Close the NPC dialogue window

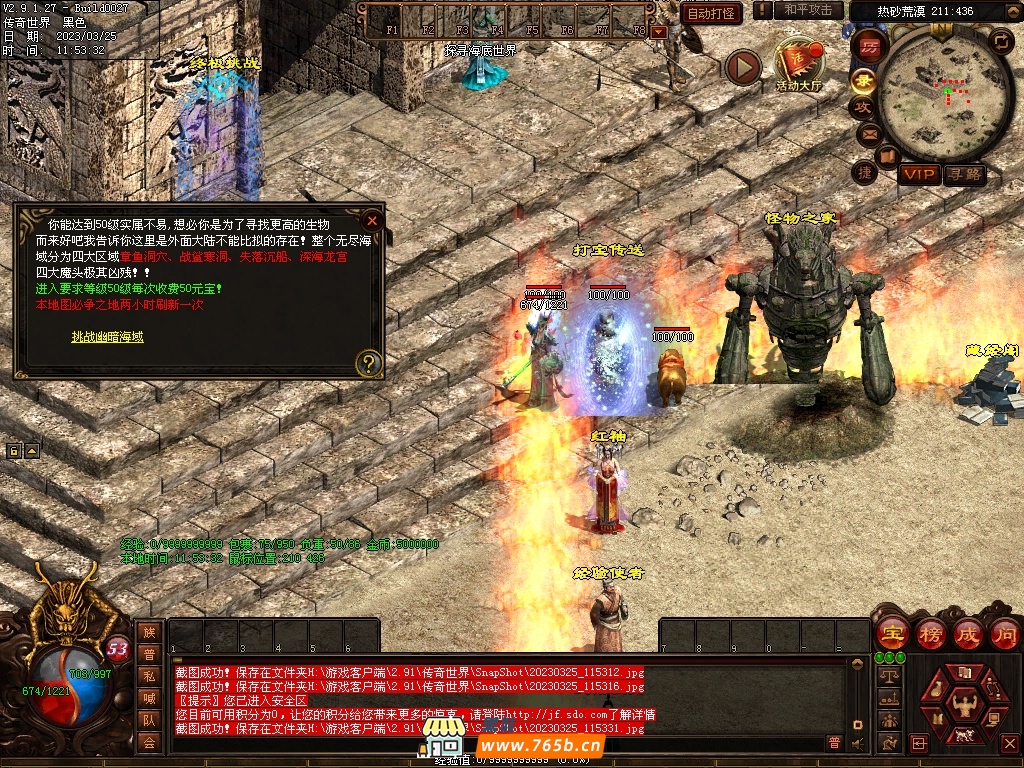(372, 220)
